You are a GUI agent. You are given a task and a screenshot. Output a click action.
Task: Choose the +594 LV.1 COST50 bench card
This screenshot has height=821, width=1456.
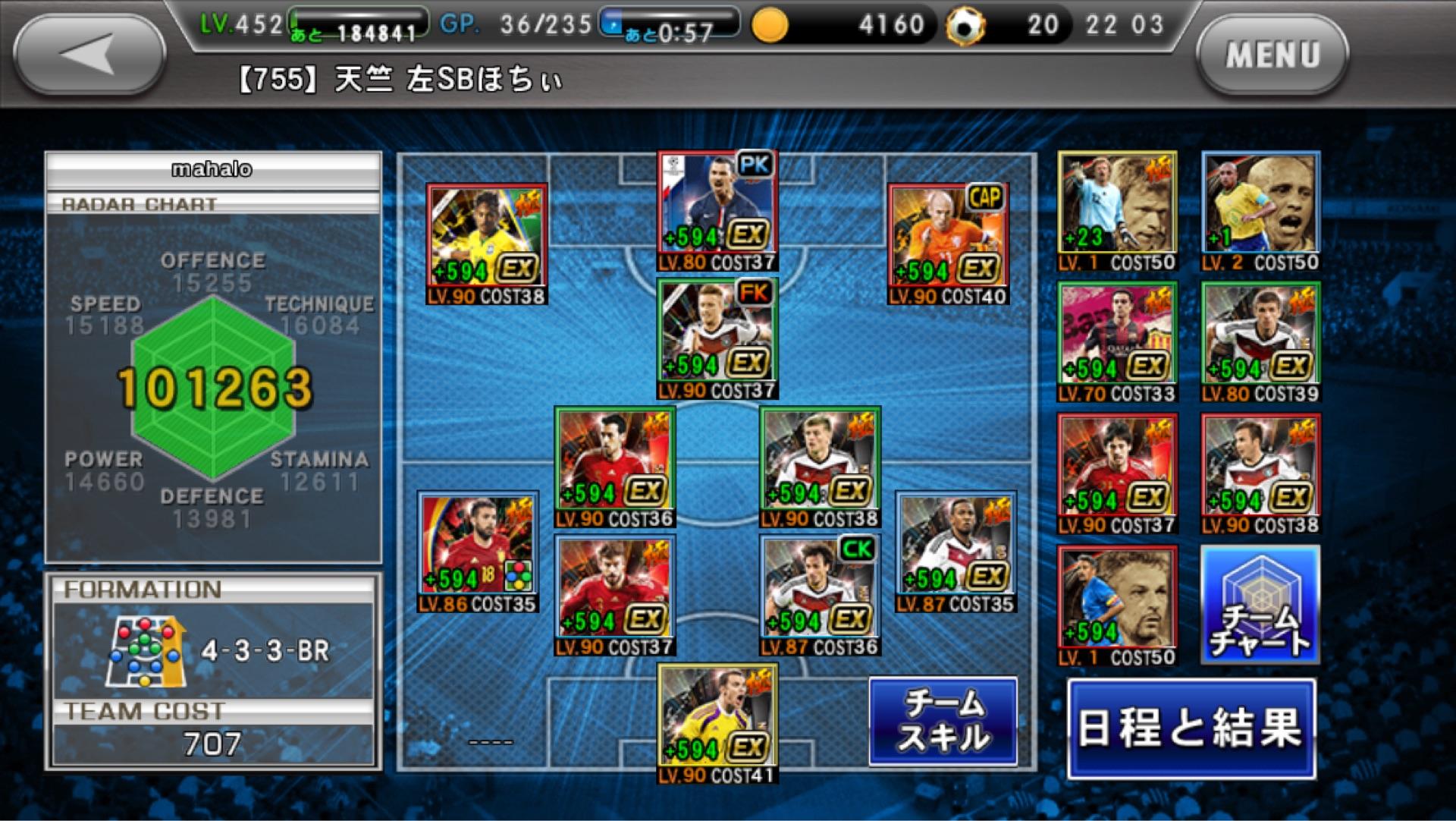click(1117, 606)
